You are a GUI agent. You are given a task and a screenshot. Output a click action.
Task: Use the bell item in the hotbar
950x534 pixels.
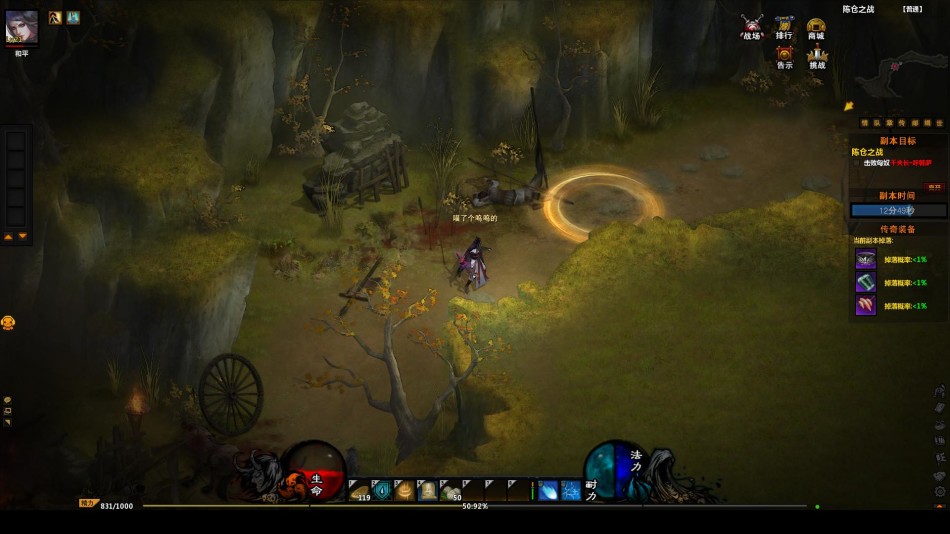pyautogui.click(x=428, y=490)
